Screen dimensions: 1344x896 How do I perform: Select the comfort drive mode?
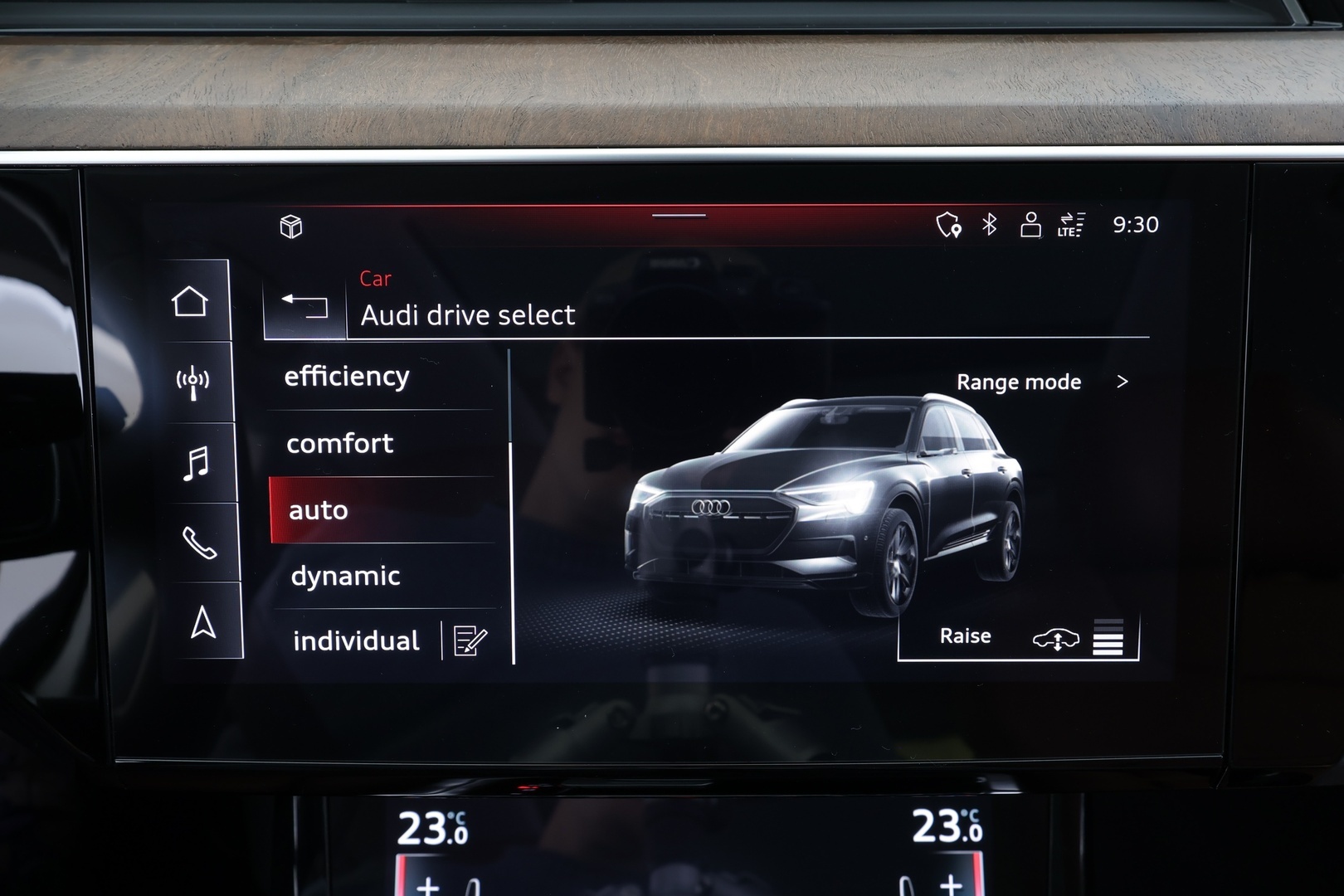[x=340, y=444]
